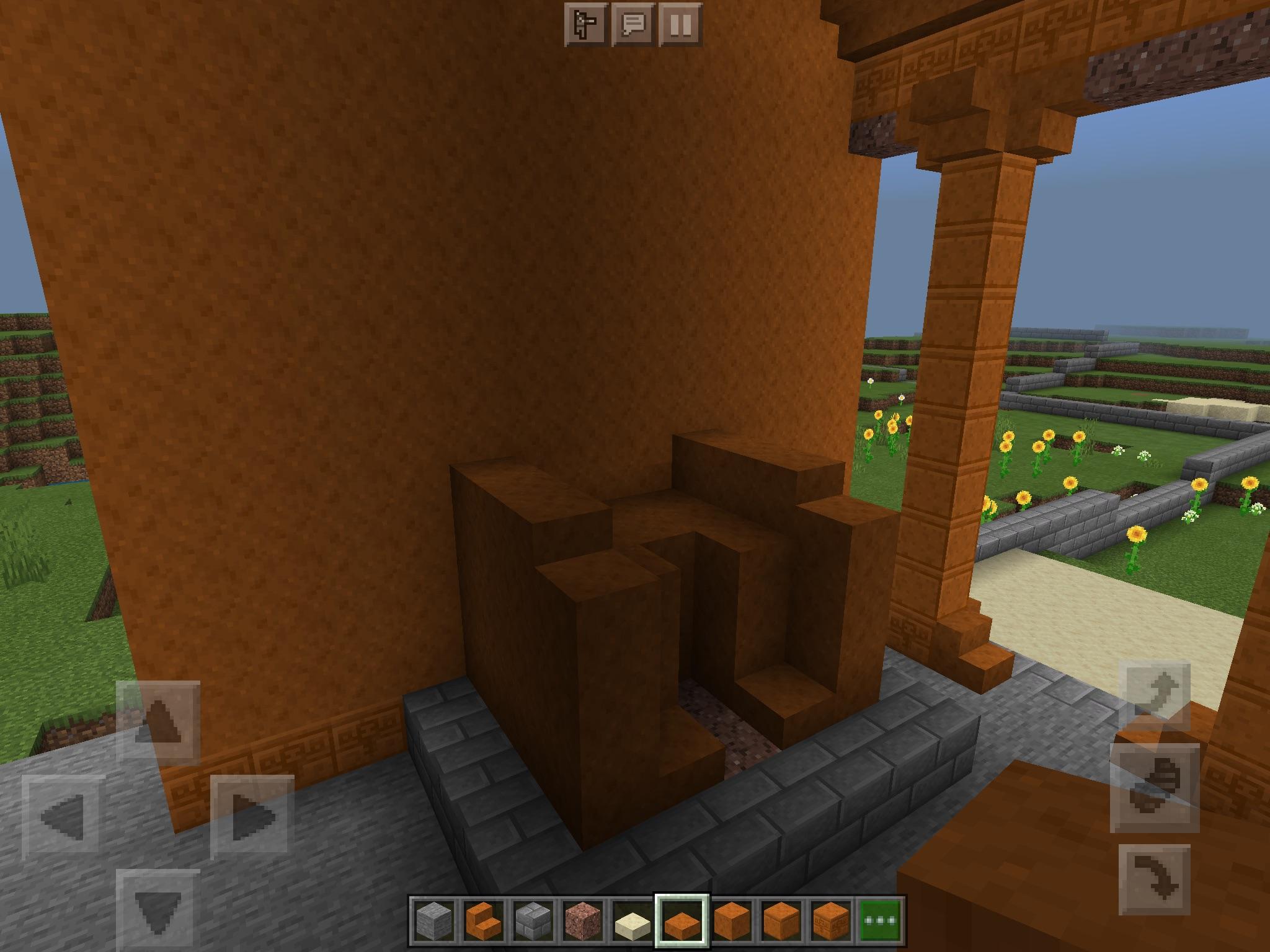Tap the button between the fly arrows

(x=1154, y=788)
